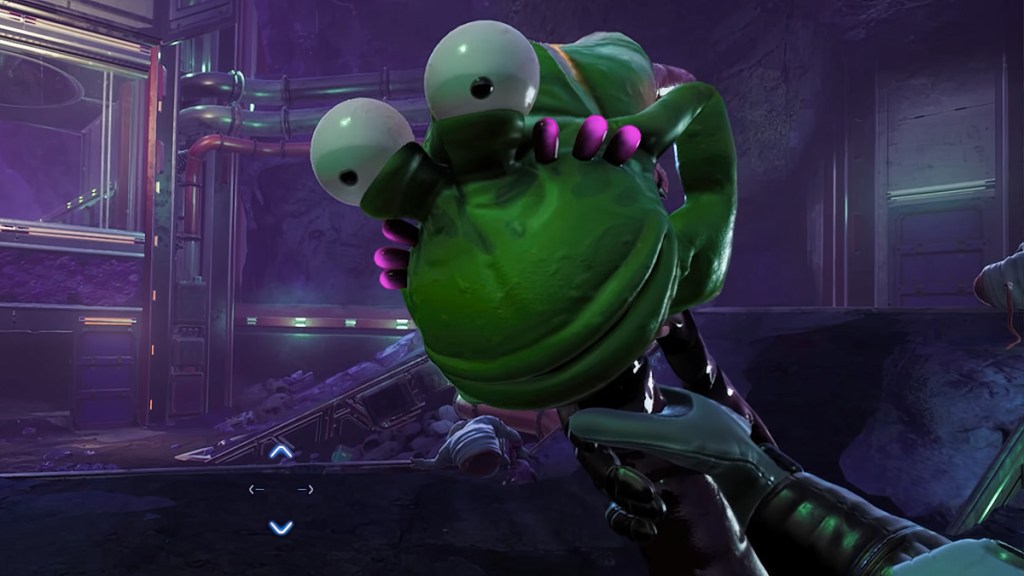The width and height of the screenshot is (1024, 576).
Task: Select the faint left arrow indicator
Action: [x=257, y=489]
